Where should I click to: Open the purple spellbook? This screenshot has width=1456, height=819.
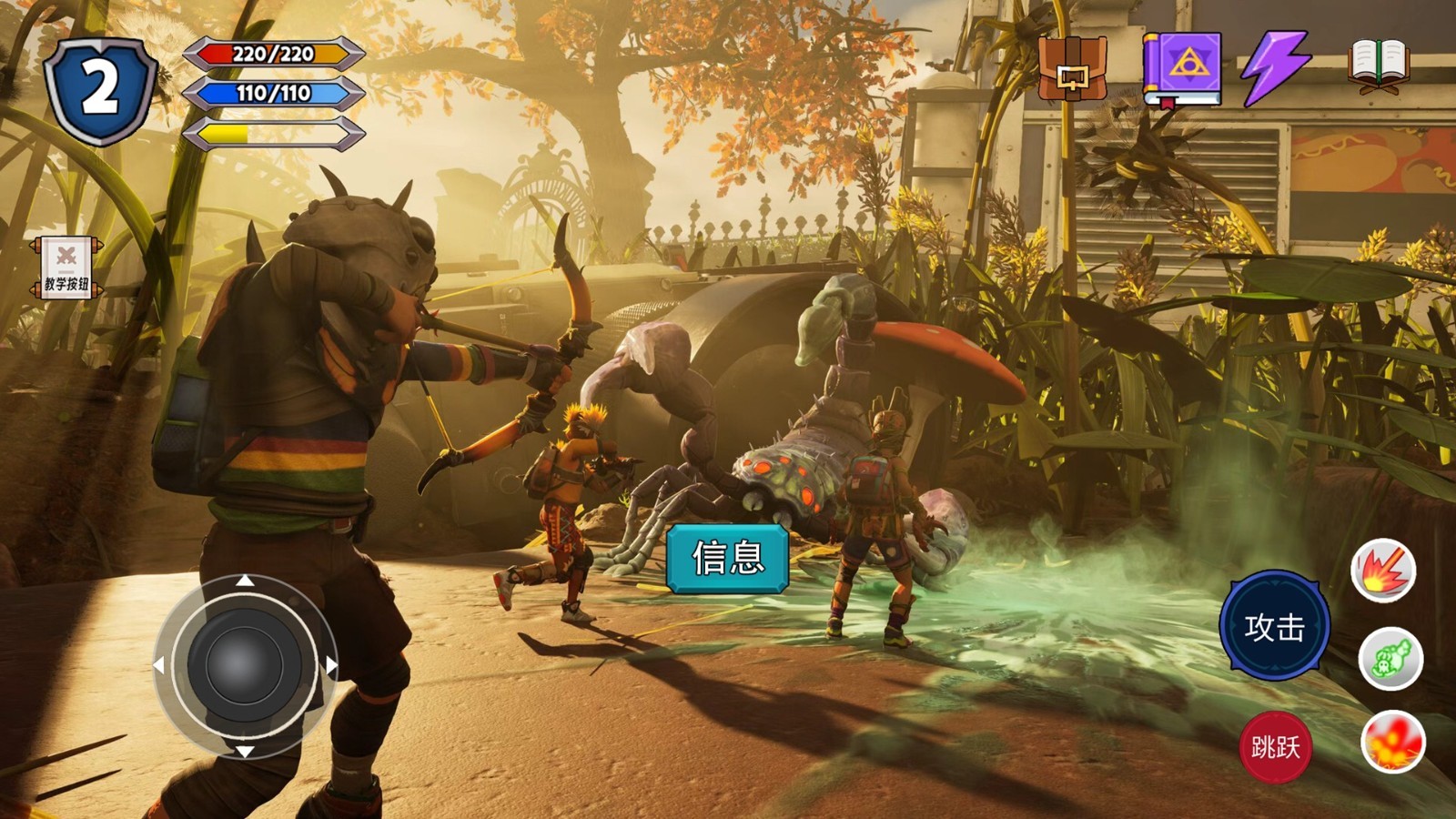(1182, 70)
